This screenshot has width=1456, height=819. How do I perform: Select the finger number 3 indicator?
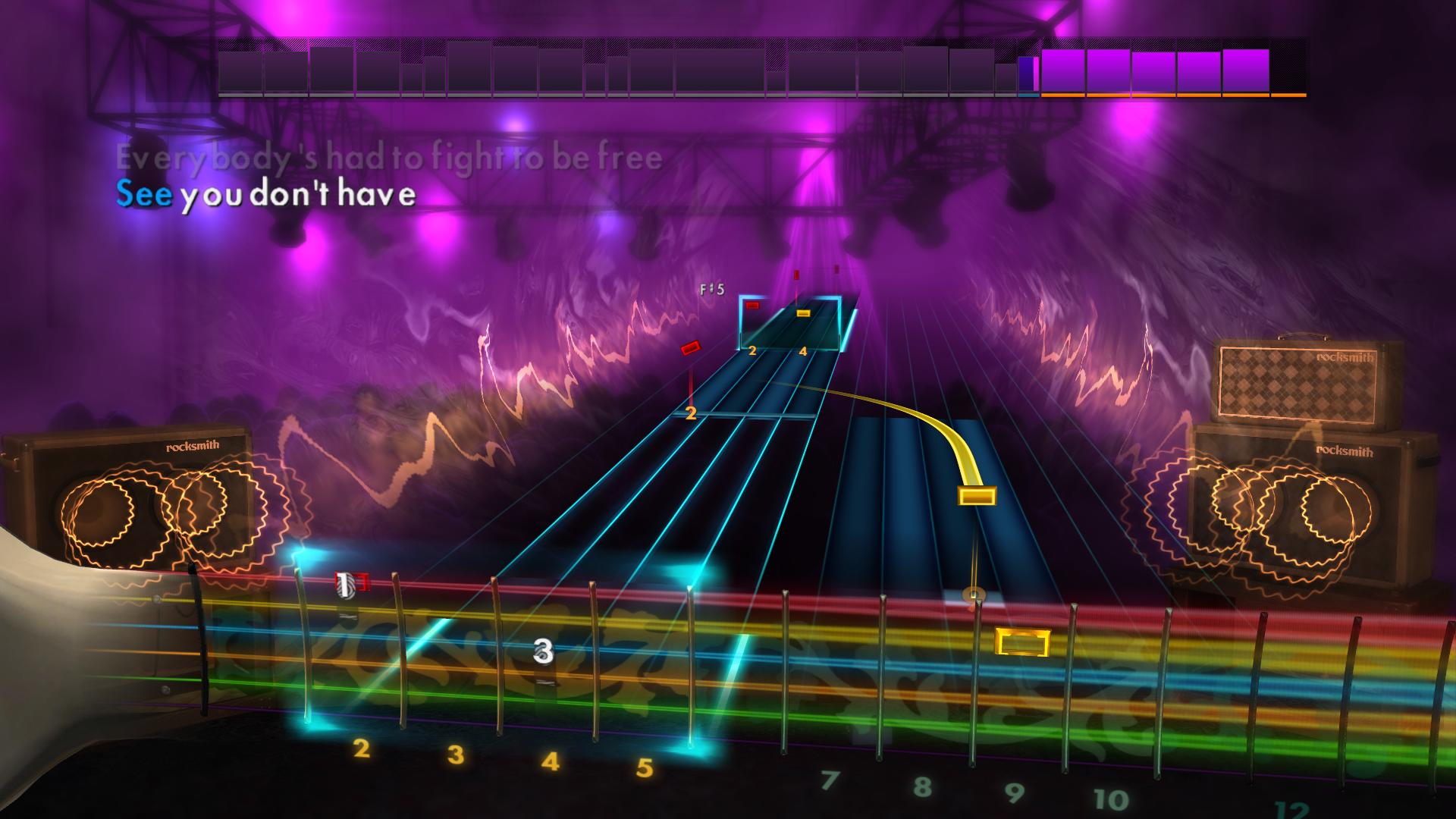tap(541, 650)
